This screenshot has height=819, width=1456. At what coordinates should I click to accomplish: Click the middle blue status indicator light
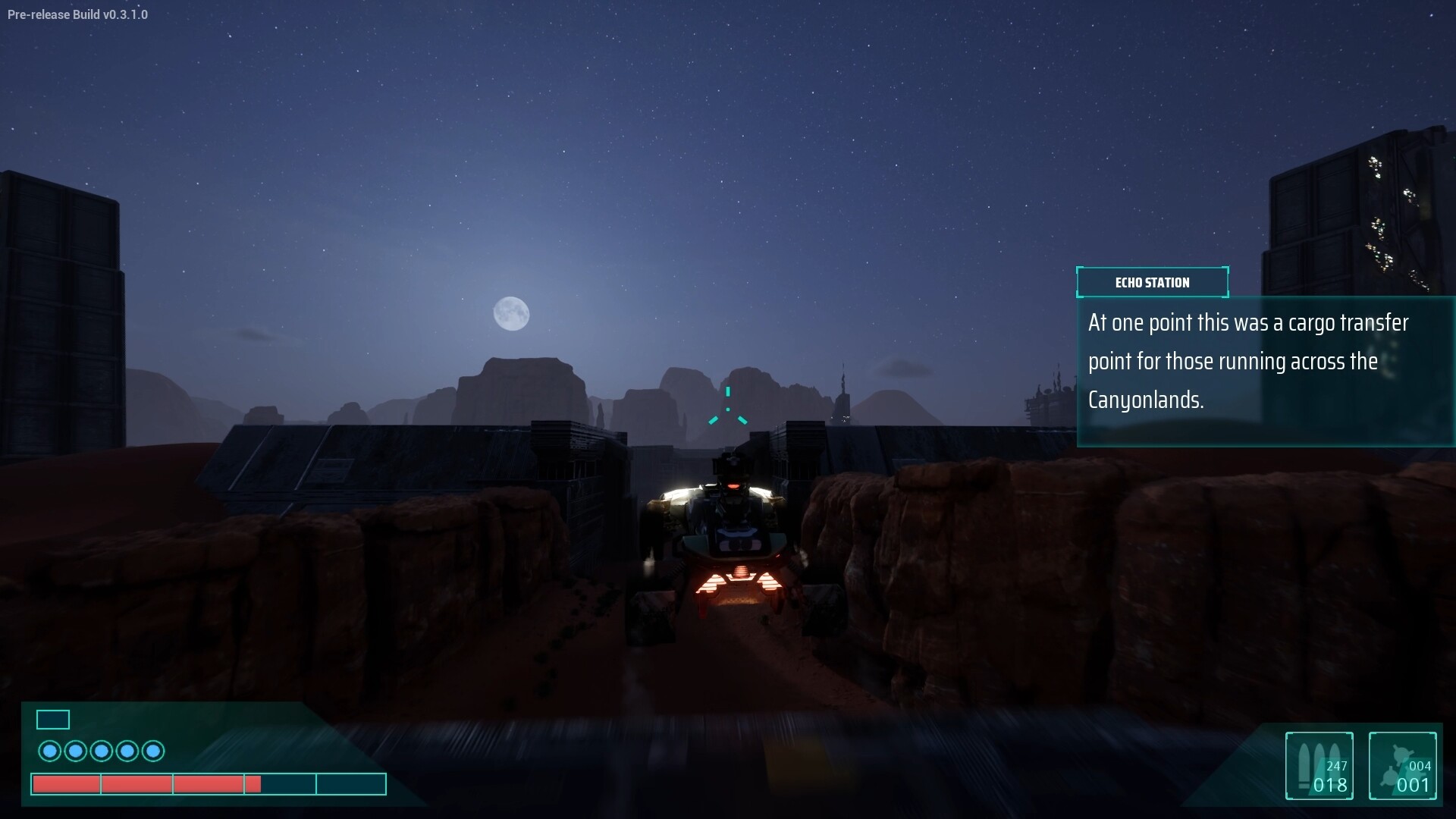[x=102, y=751]
